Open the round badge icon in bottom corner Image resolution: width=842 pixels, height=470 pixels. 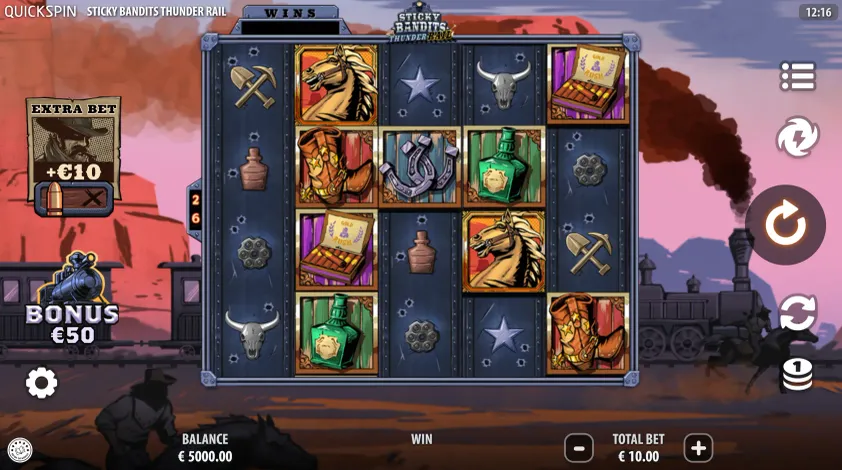tap(19, 450)
